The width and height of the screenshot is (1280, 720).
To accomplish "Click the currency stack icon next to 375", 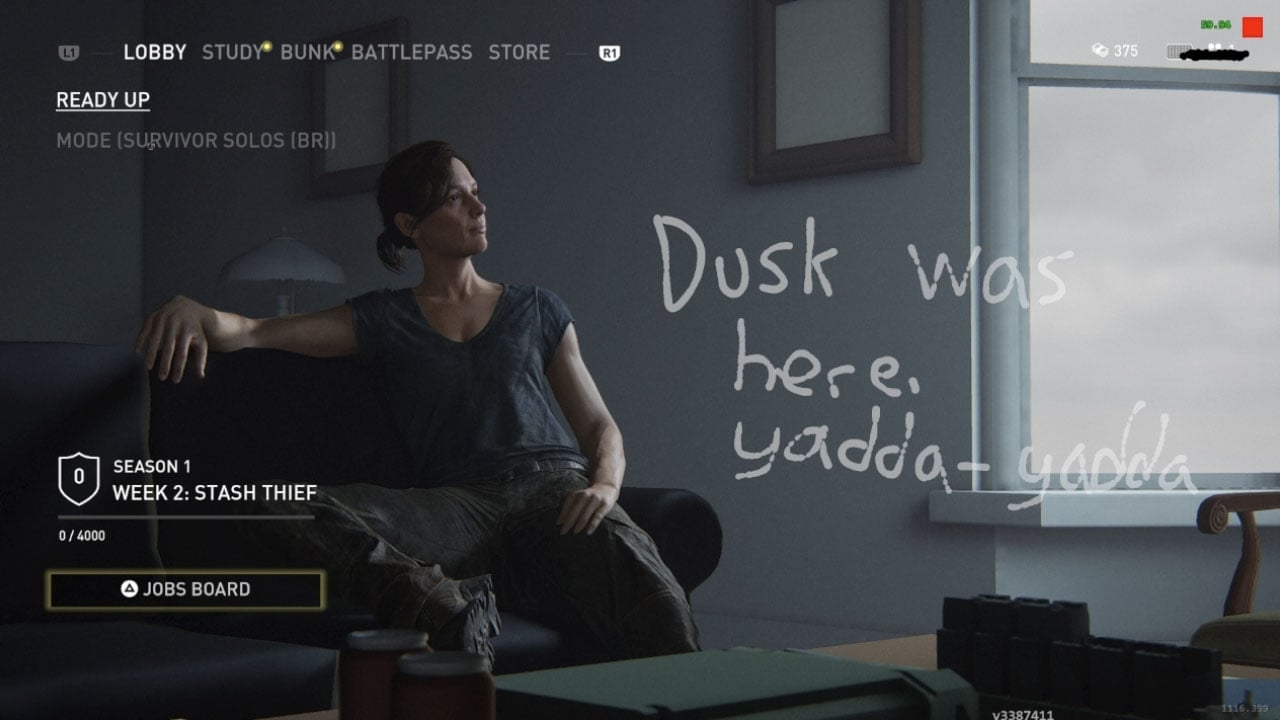I will (x=1100, y=51).
